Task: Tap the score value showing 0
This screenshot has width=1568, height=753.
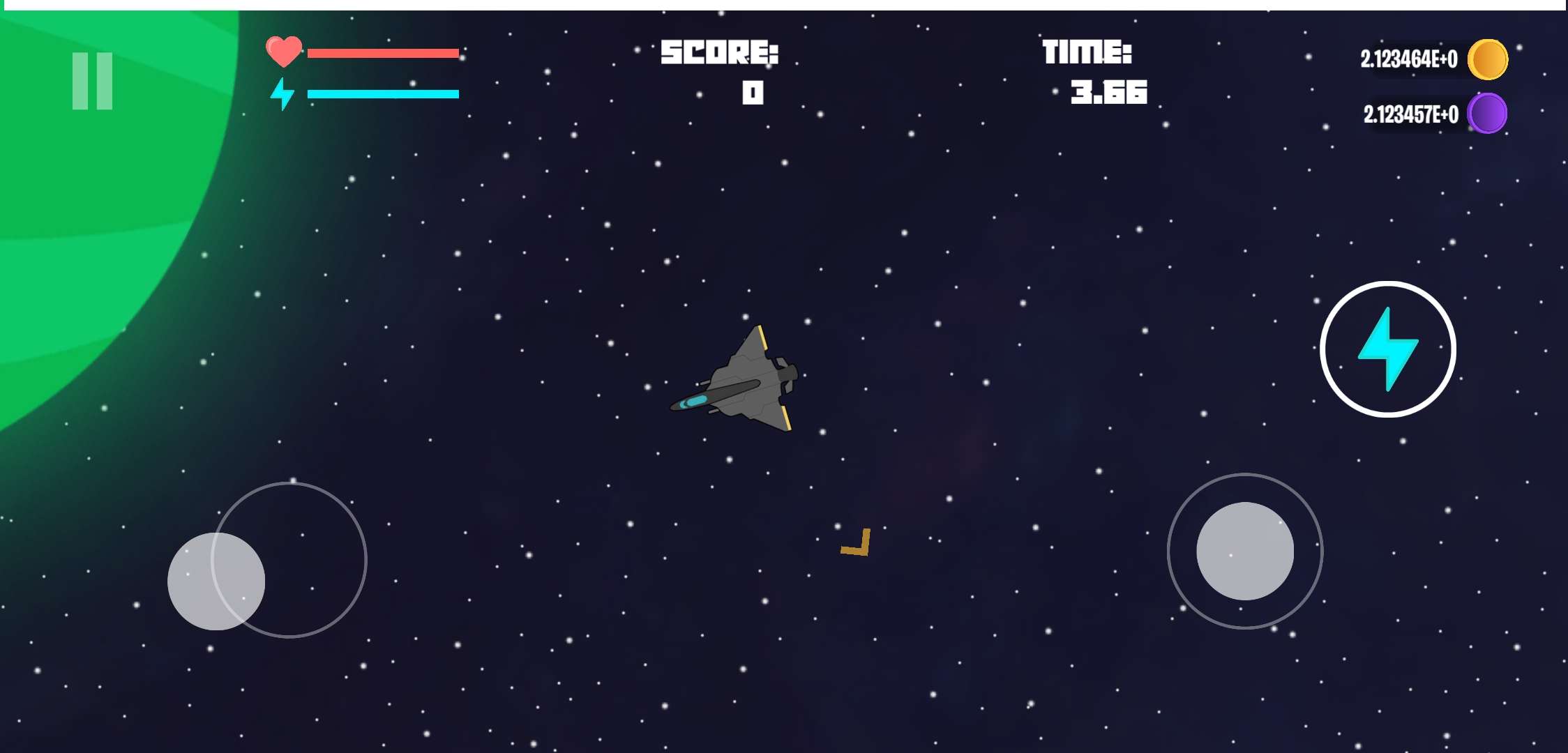Action: (752, 93)
